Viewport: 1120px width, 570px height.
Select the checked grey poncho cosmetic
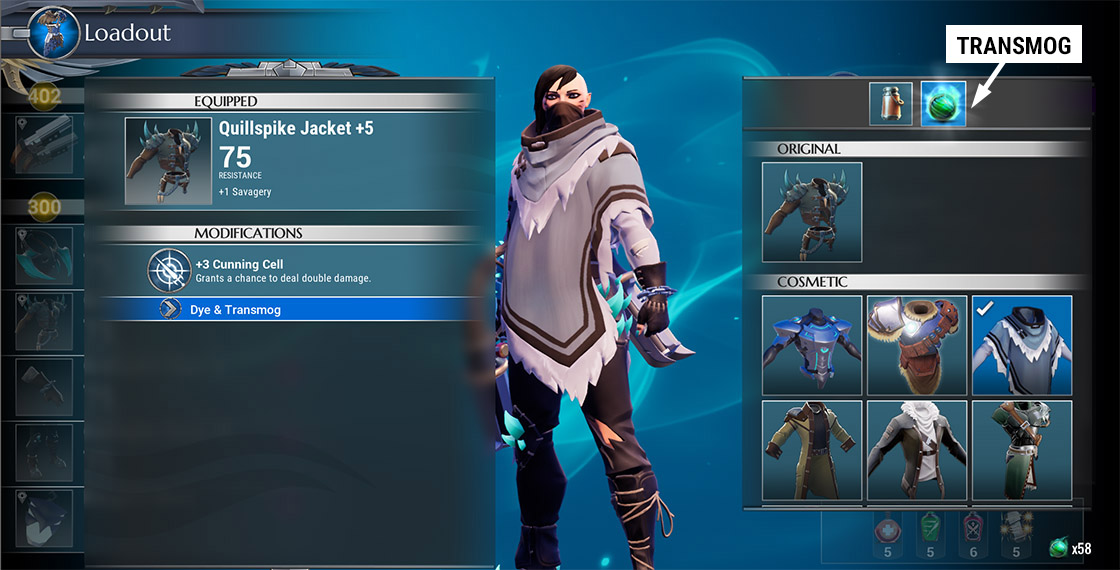tap(1022, 344)
